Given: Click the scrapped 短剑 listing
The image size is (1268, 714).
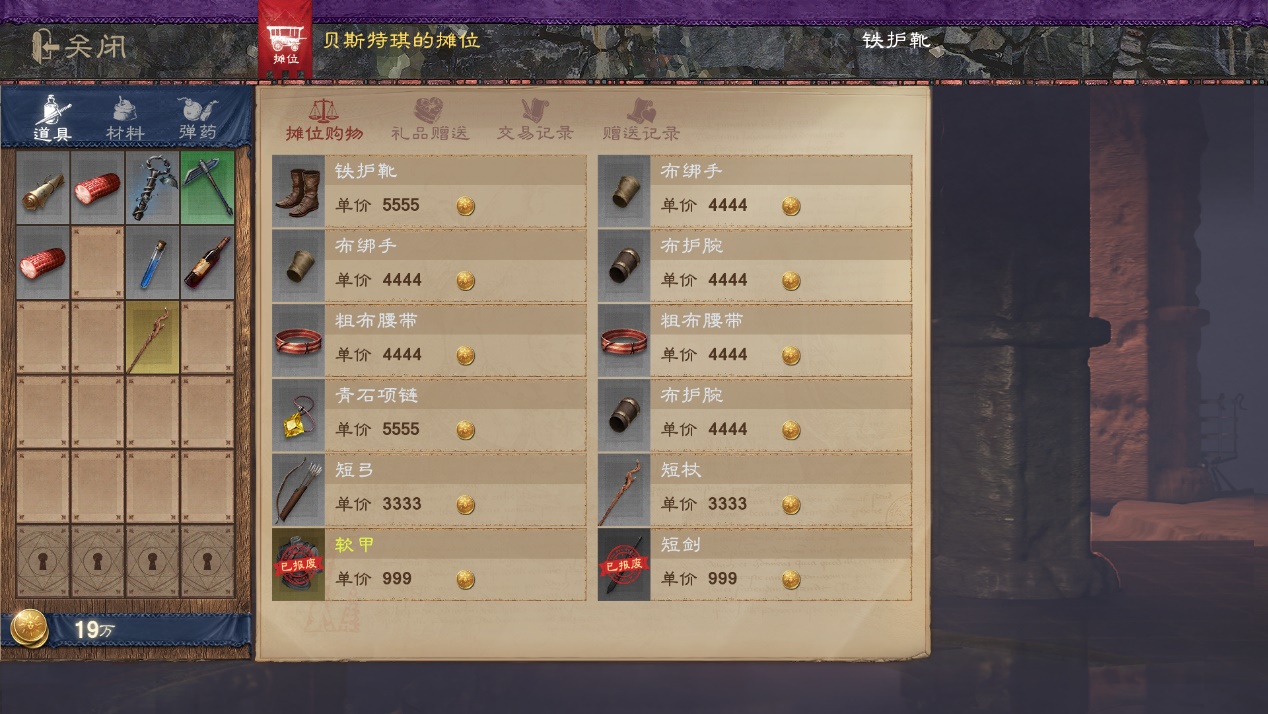Looking at the screenshot, I should click(755, 563).
